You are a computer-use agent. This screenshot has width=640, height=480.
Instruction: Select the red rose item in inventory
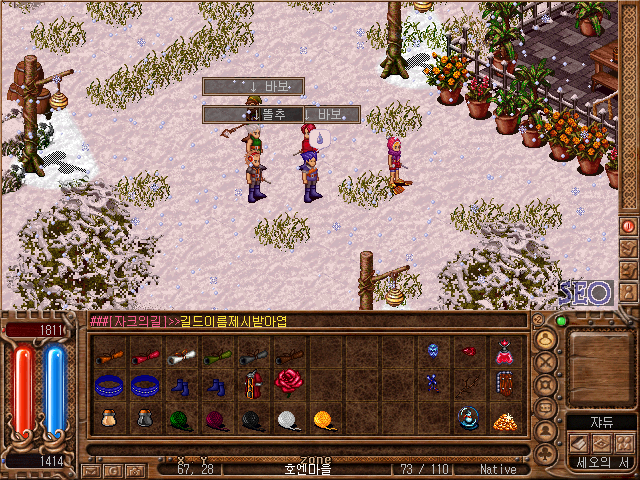click(288, 382)
